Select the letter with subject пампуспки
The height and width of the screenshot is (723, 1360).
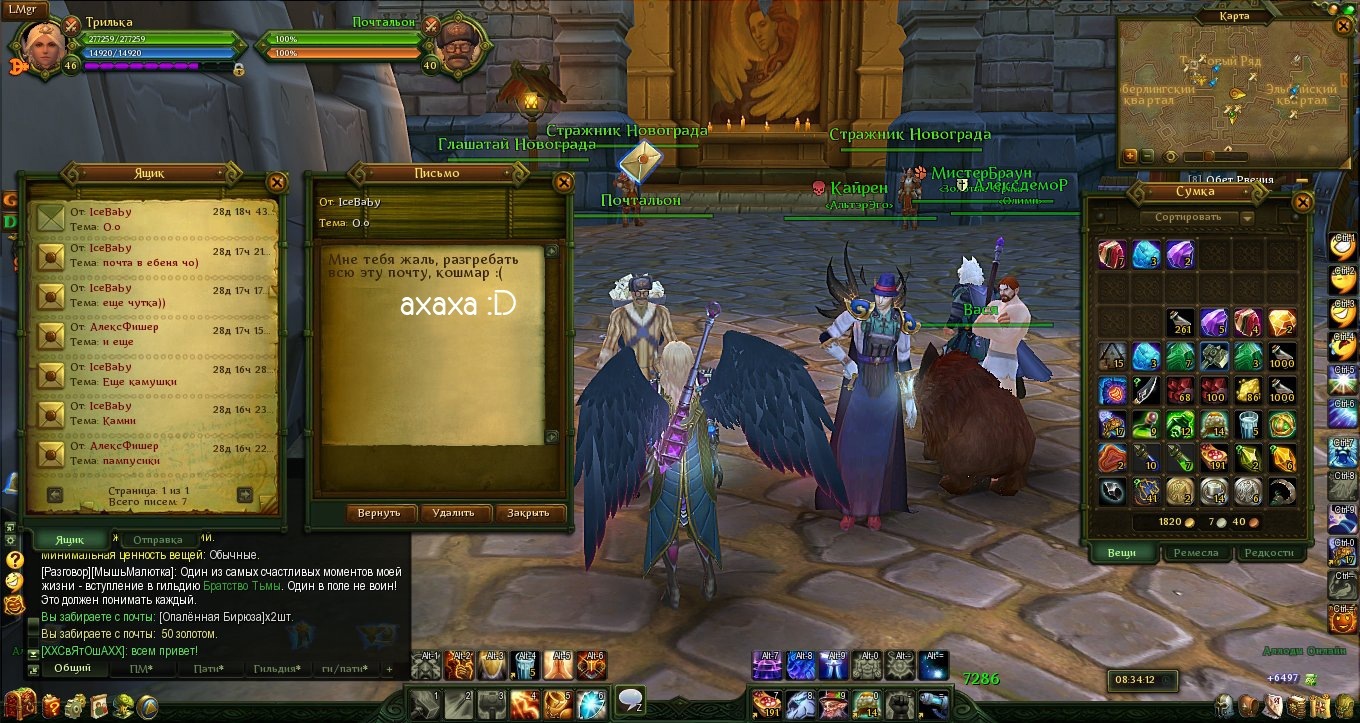(150, 453)
